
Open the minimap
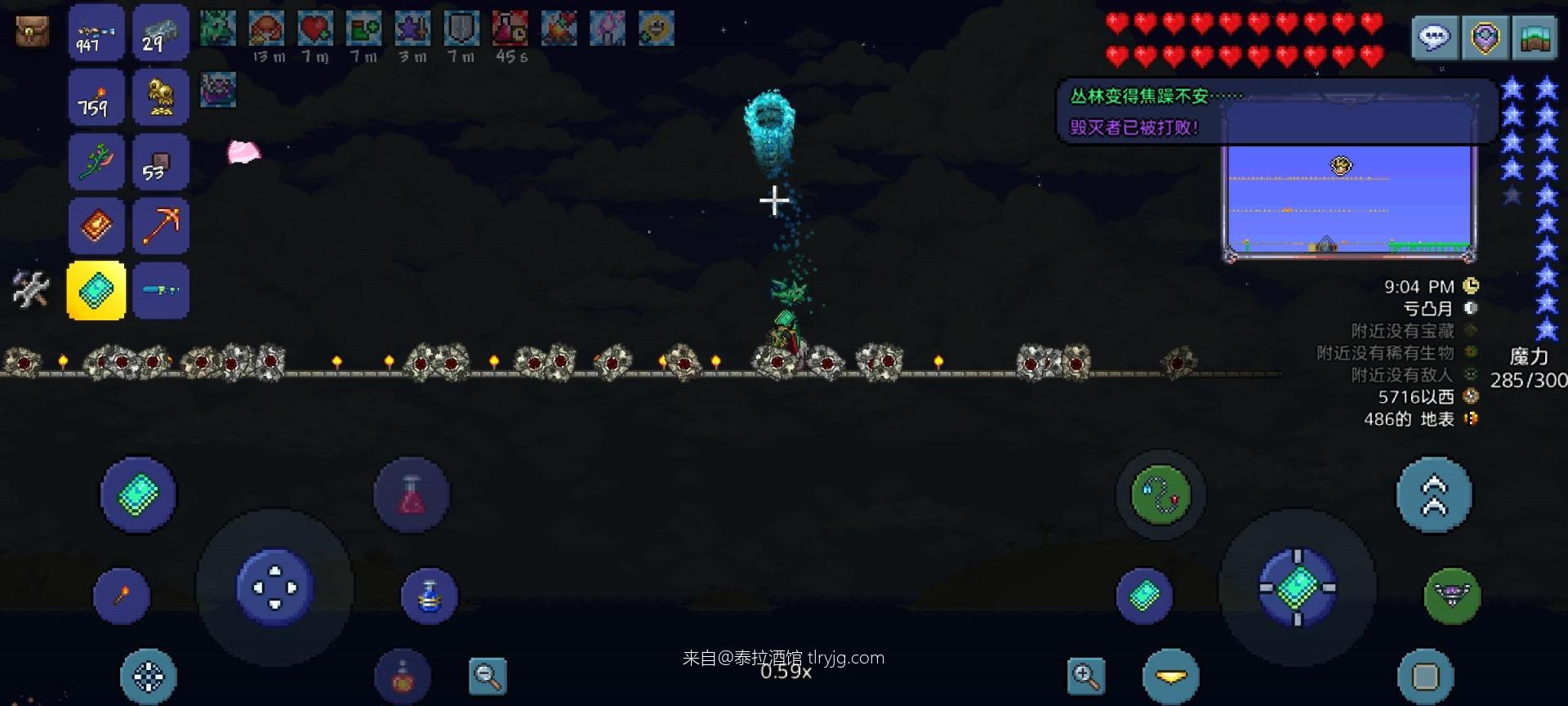pyautogui.click(x=1536, y=38)
